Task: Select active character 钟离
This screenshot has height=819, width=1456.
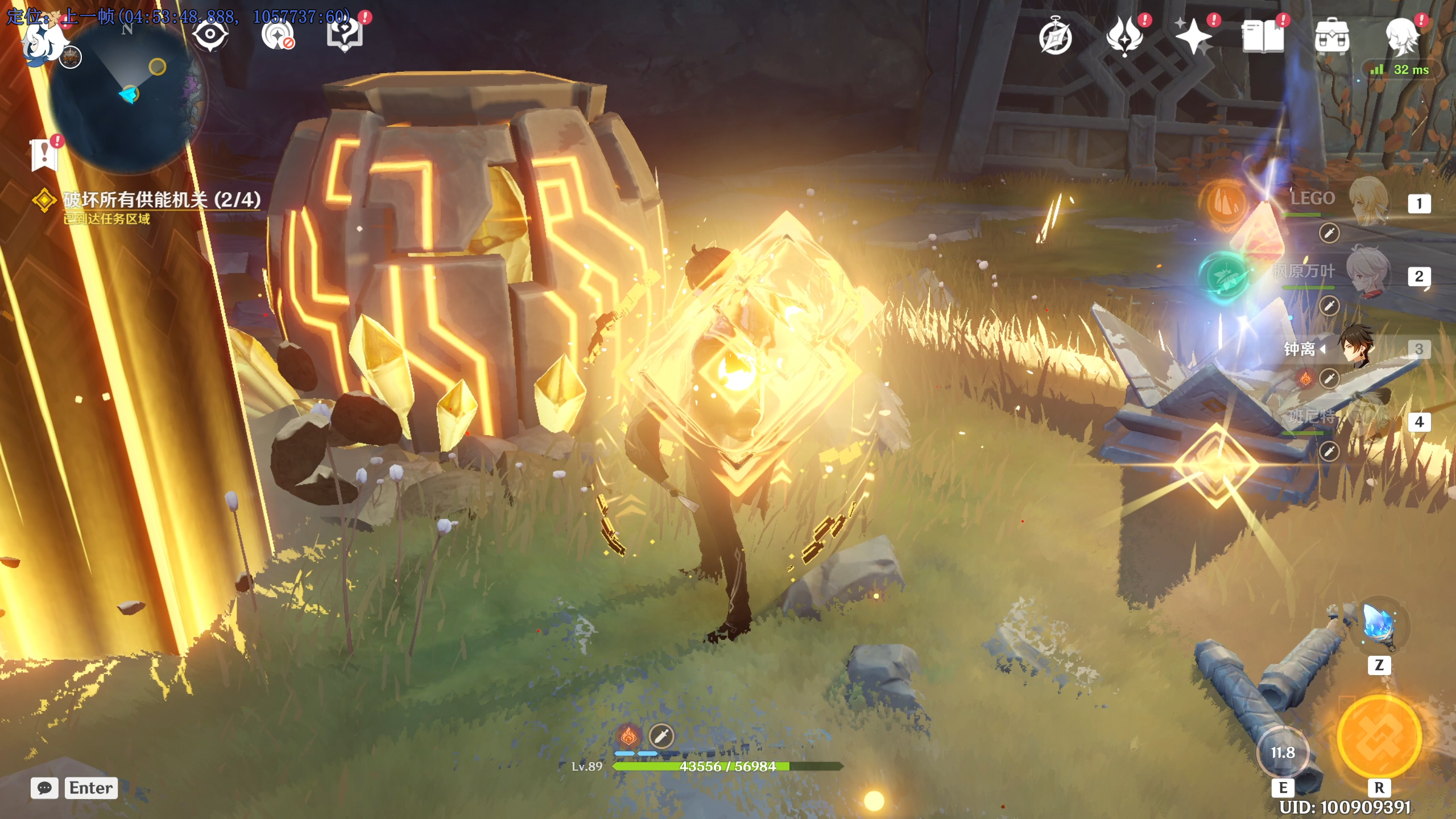Action: (x=1356, y=347)
